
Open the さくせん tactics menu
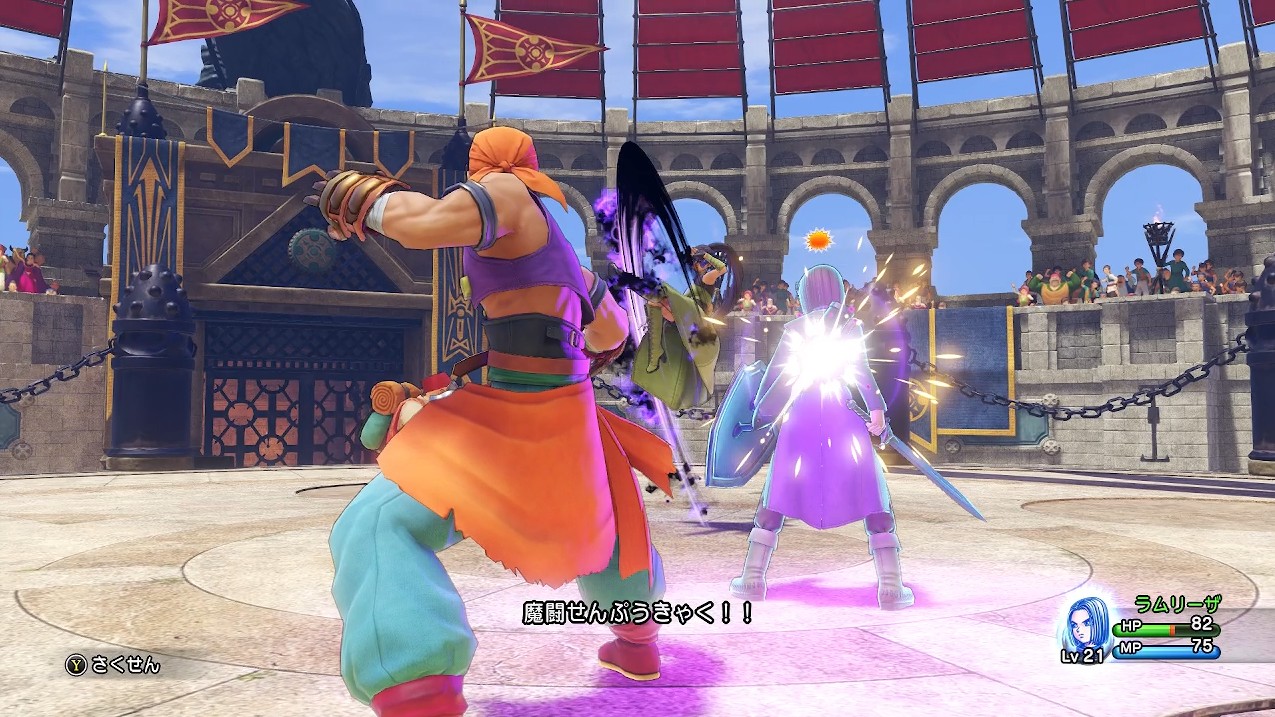point(113,664)
